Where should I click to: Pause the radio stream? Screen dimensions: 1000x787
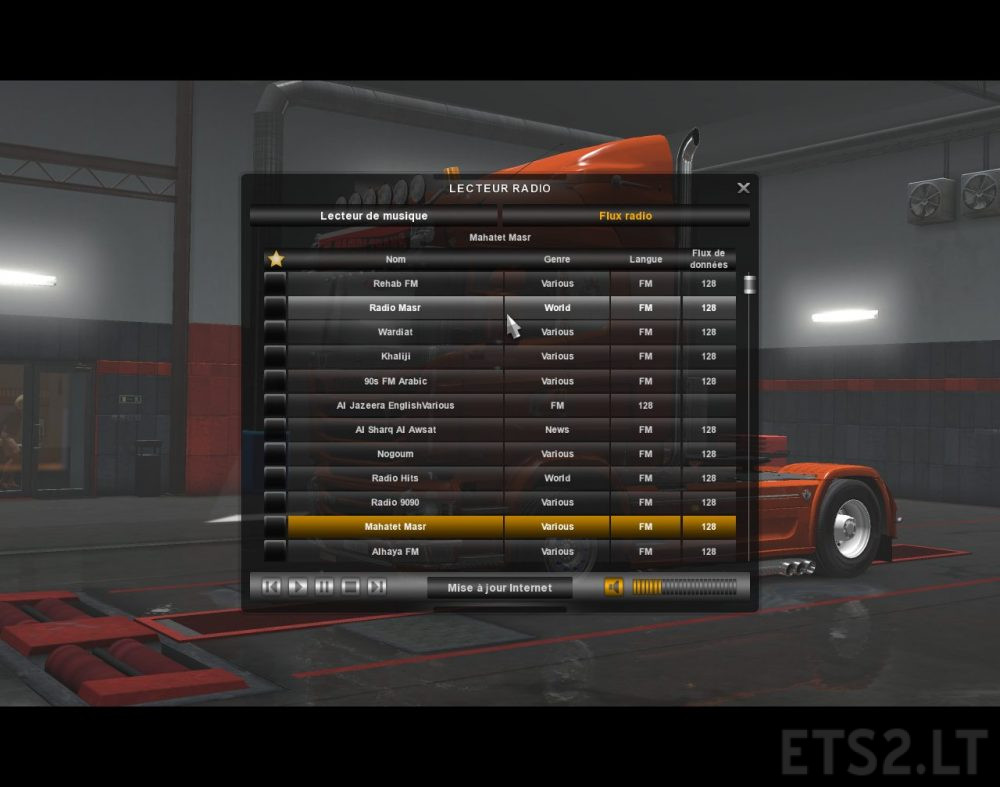[x=324, y=587]
